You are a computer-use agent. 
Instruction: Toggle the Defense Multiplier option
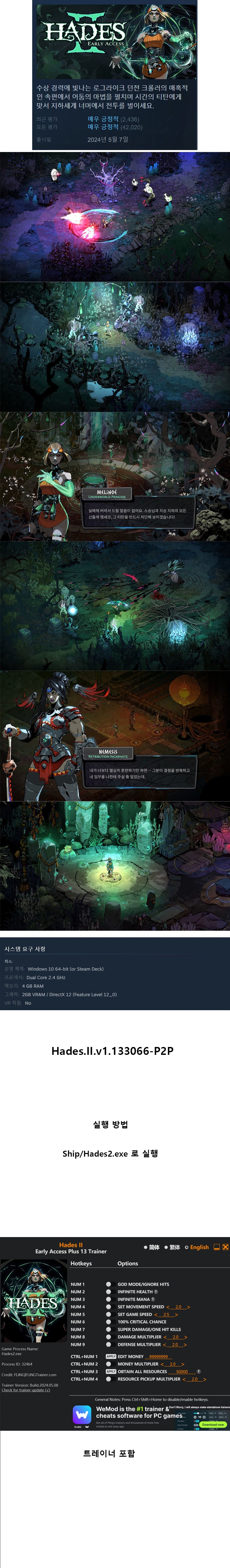tap(108, 1344)
